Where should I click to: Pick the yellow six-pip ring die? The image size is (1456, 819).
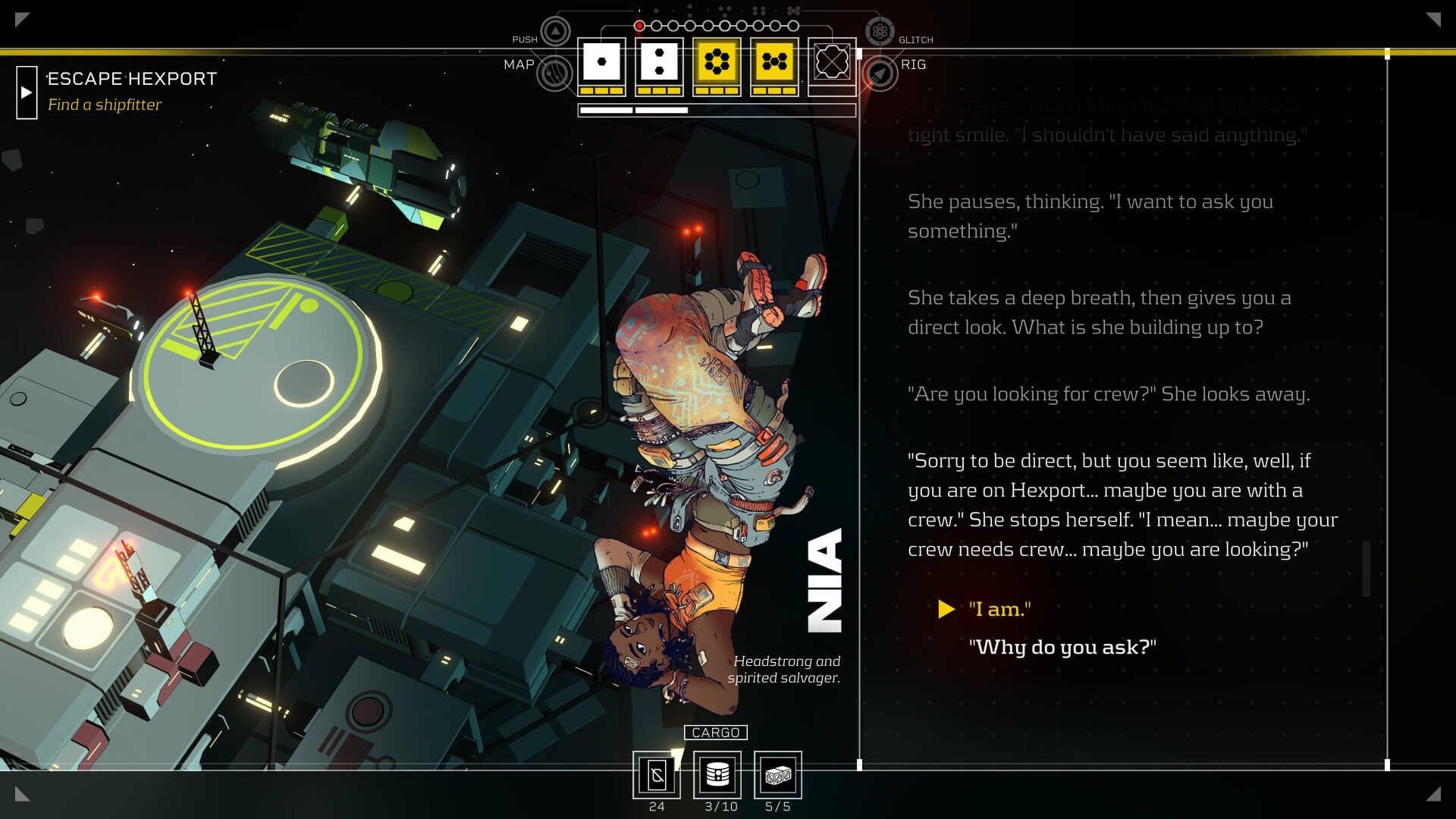coord(717,62)
